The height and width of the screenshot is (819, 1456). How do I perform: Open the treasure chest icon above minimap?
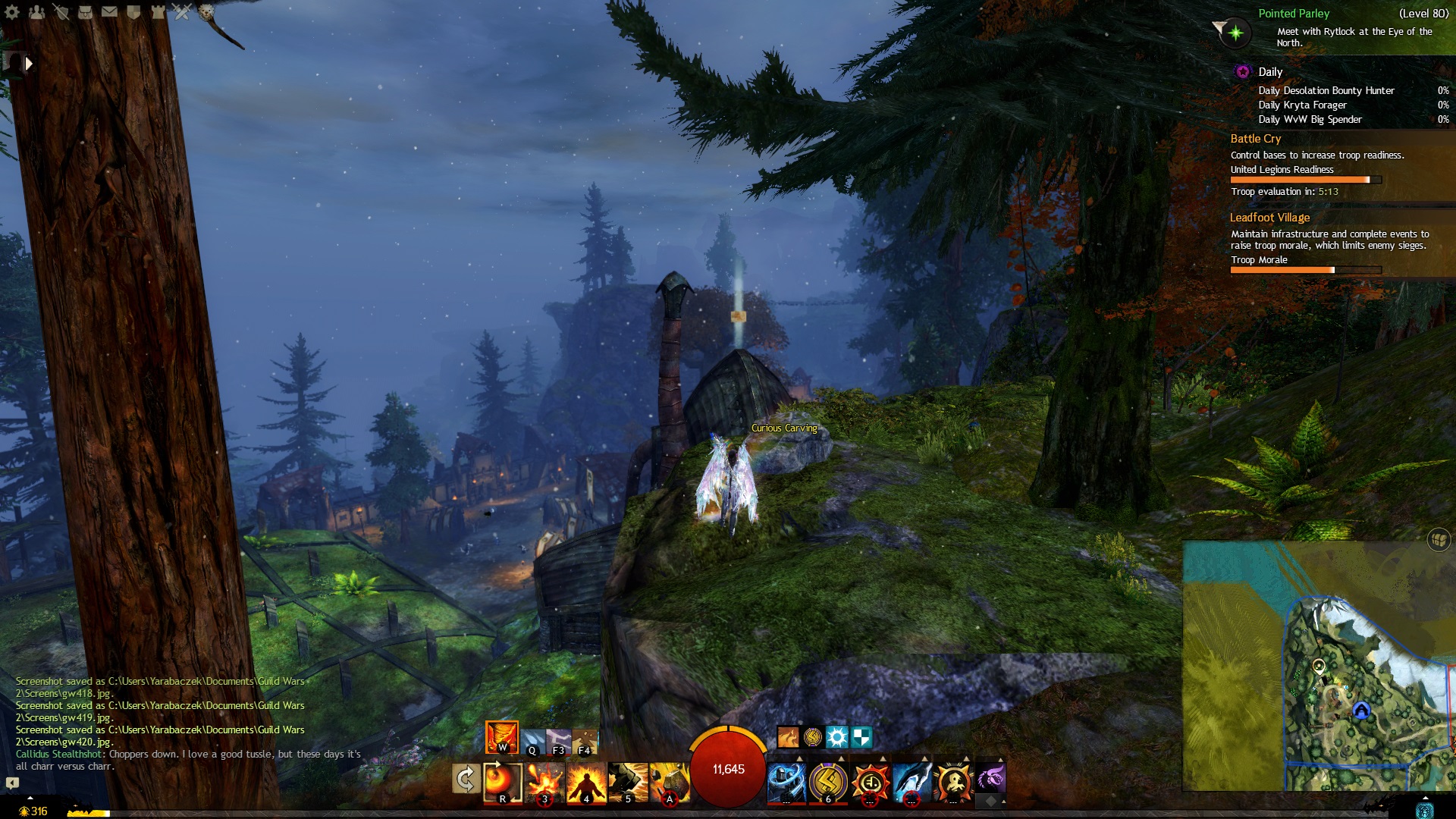(x=1439, y=539)
